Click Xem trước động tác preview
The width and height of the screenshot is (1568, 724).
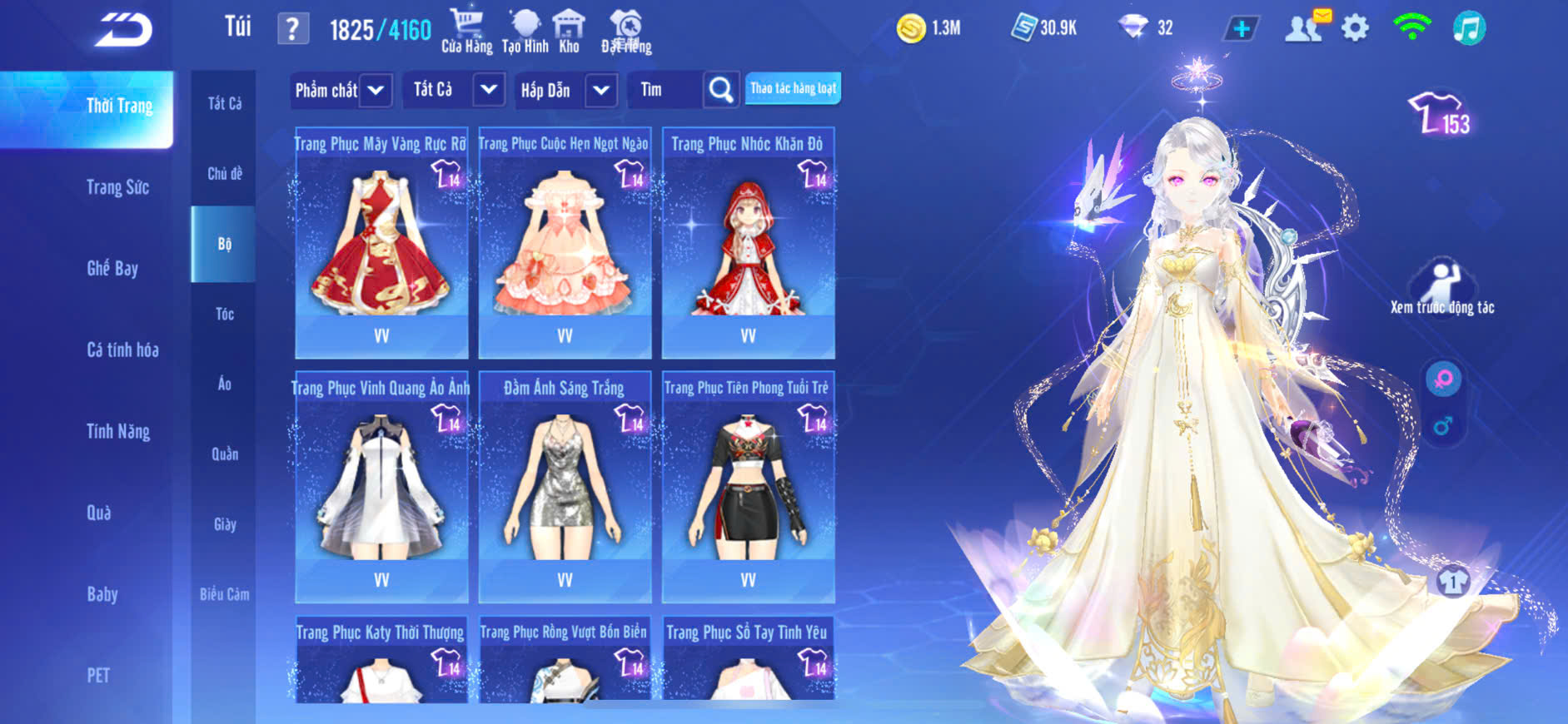(1442, 287)
